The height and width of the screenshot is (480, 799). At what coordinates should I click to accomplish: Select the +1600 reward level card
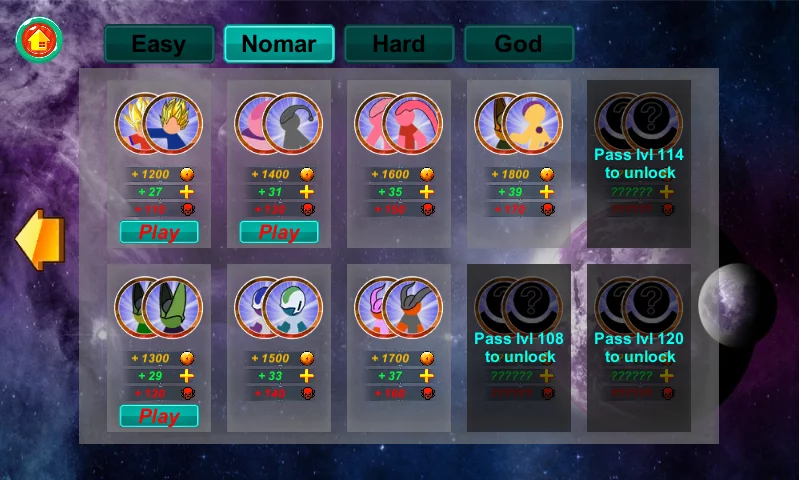click(x=399, y=164)
